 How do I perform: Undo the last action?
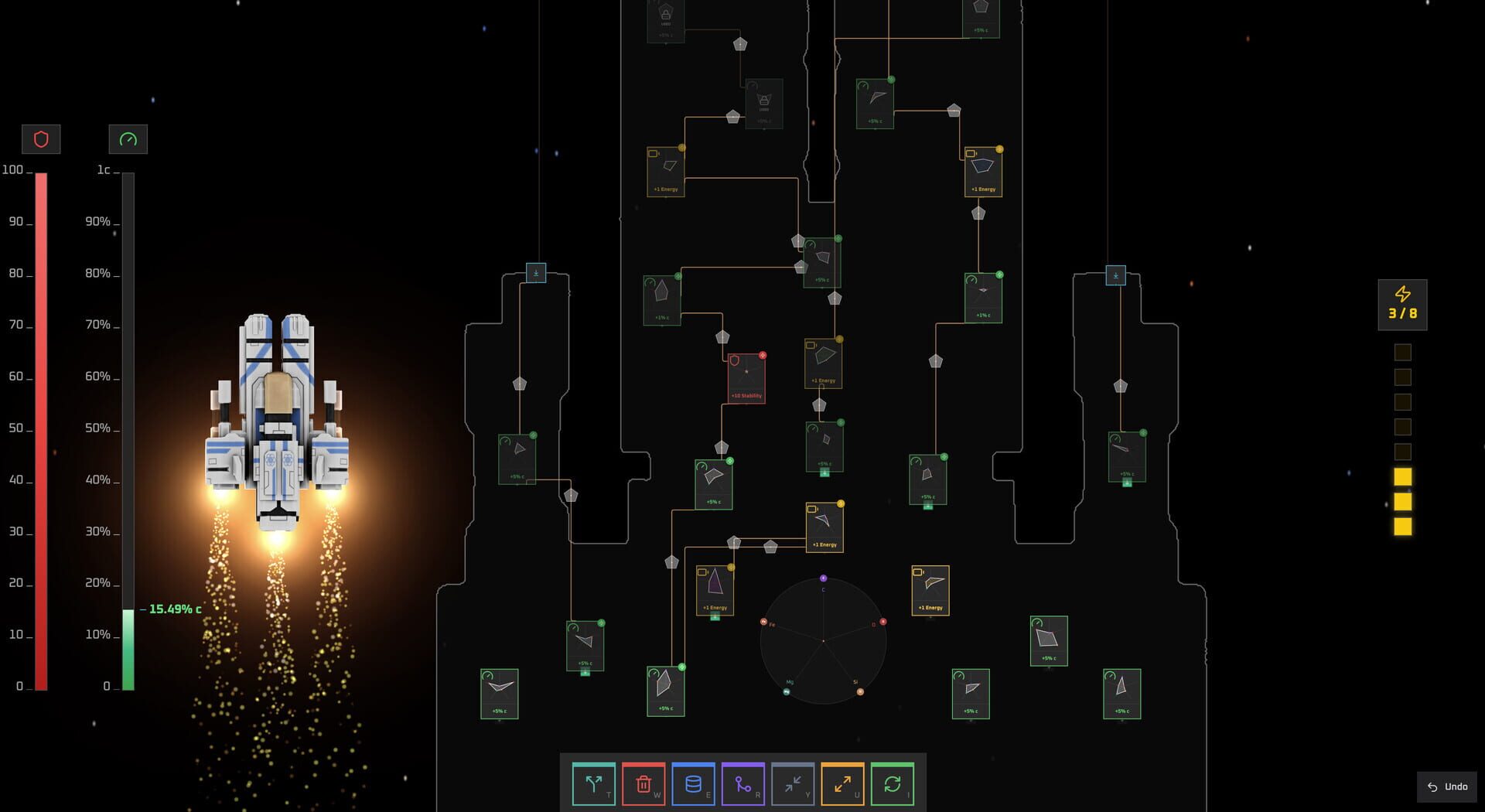tap(1447, 786)
